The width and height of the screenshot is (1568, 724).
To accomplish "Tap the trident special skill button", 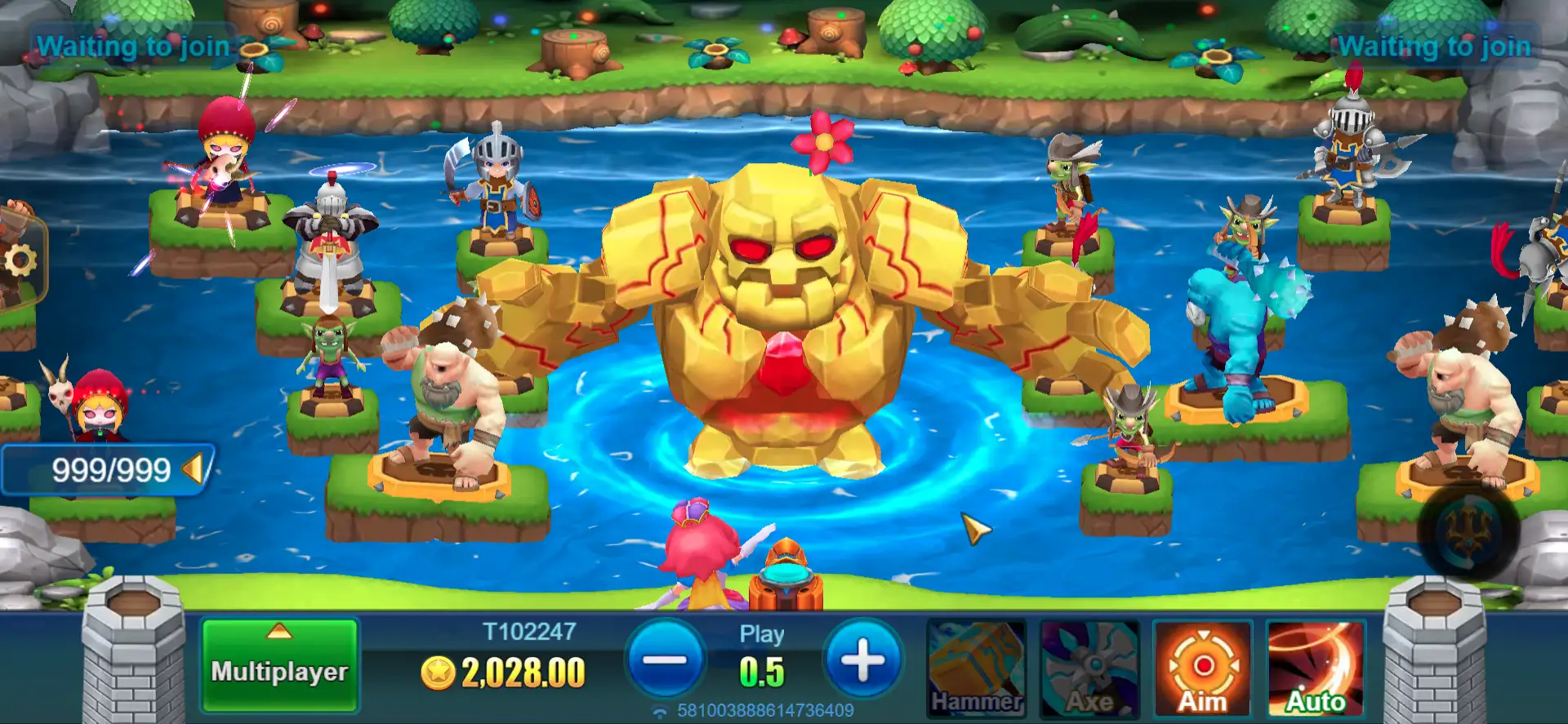I will coord(1468,531).
